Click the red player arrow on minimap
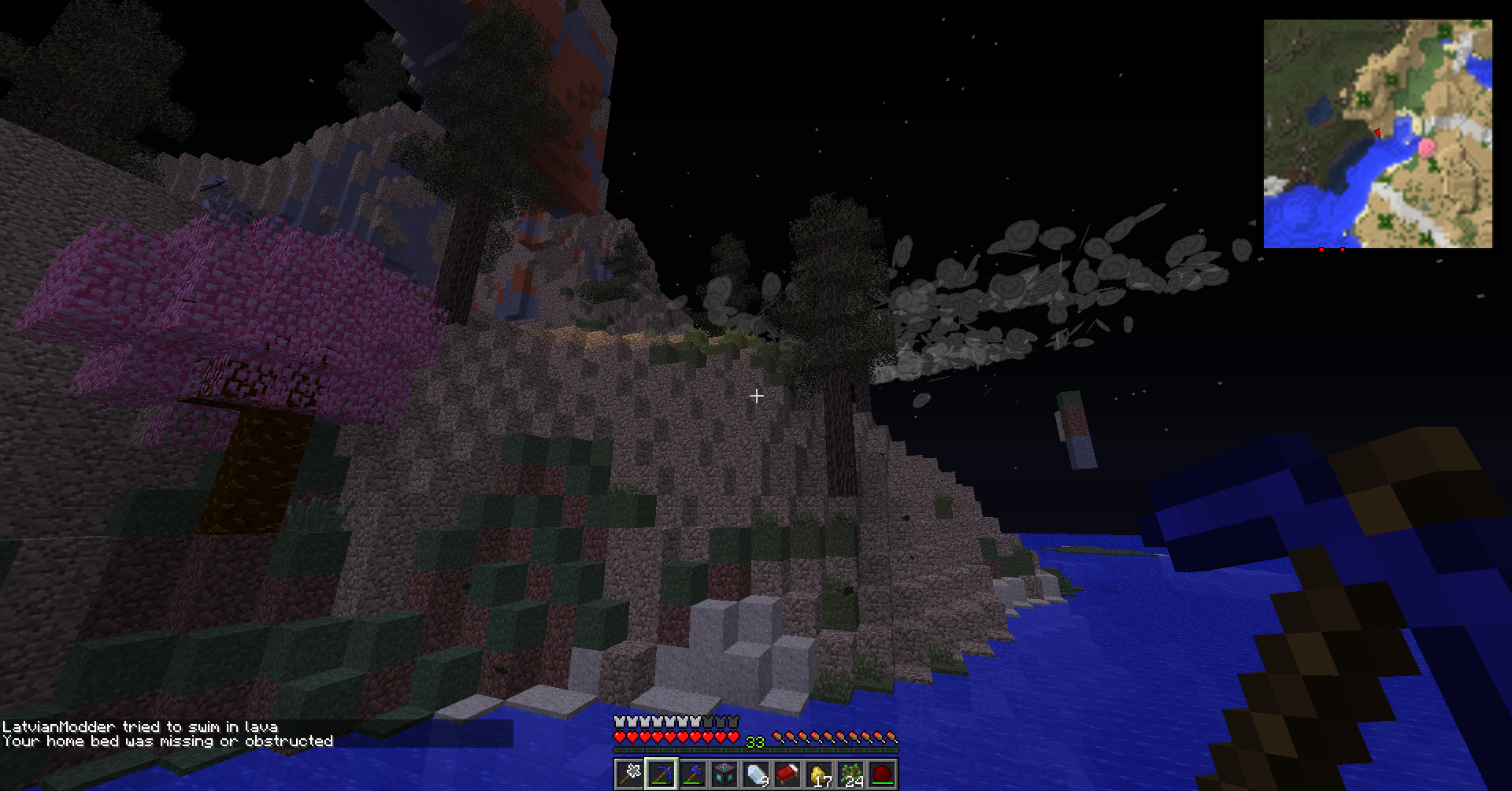1512x791 pixels. click(x=1377, y=133)
